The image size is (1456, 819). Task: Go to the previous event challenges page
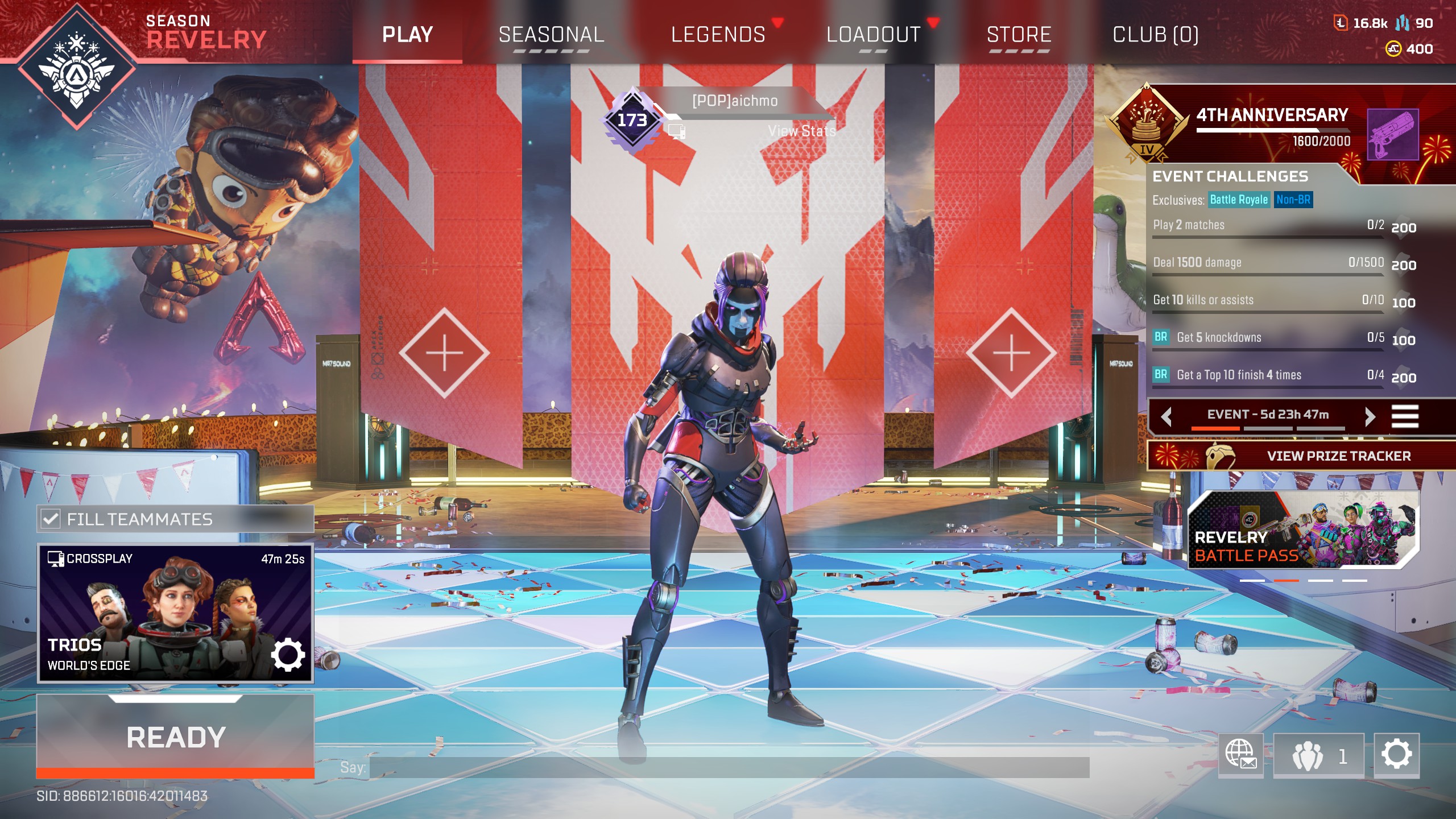(x=1167, y=416)
